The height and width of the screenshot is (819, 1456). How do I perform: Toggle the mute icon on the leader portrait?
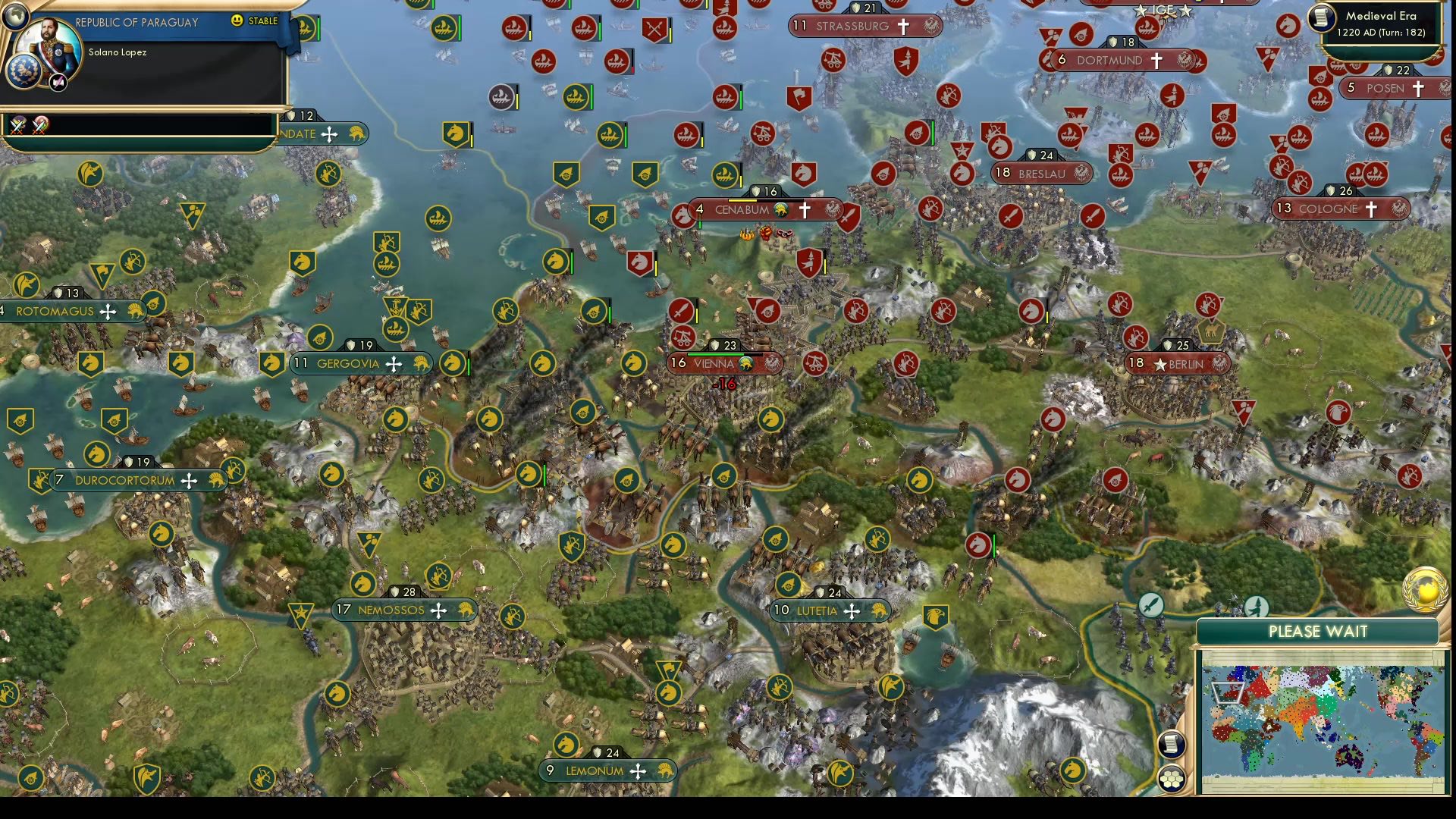[x=58, y=82]
